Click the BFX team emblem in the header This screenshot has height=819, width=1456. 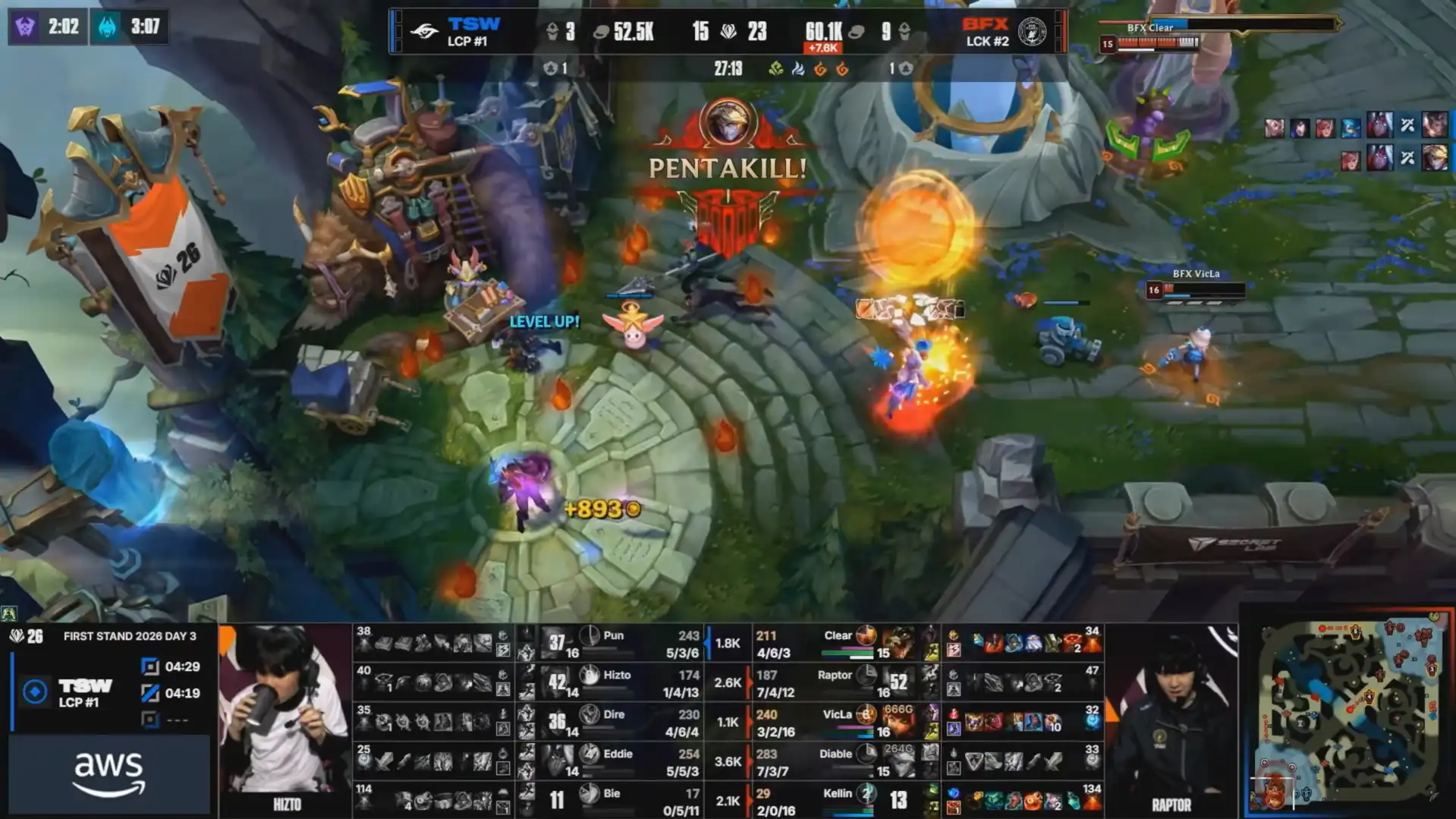(1032, 32)
